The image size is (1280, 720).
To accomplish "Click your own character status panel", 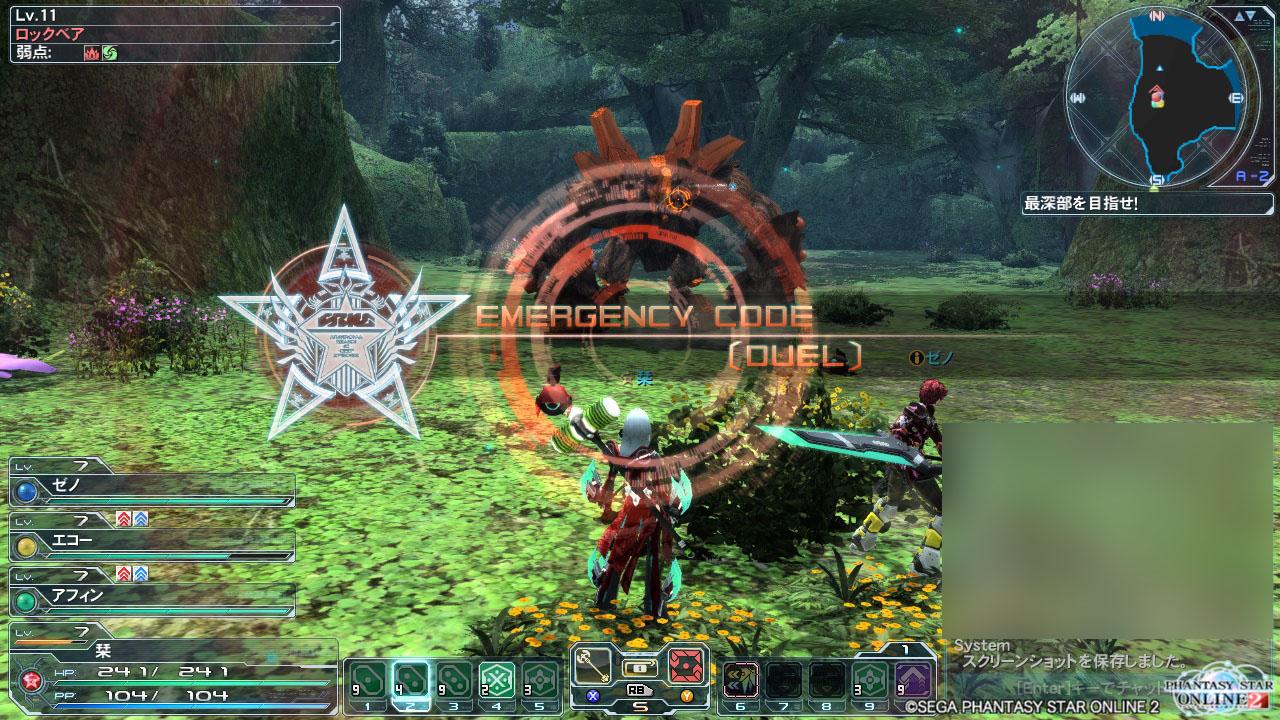I will tap(170, 672).
